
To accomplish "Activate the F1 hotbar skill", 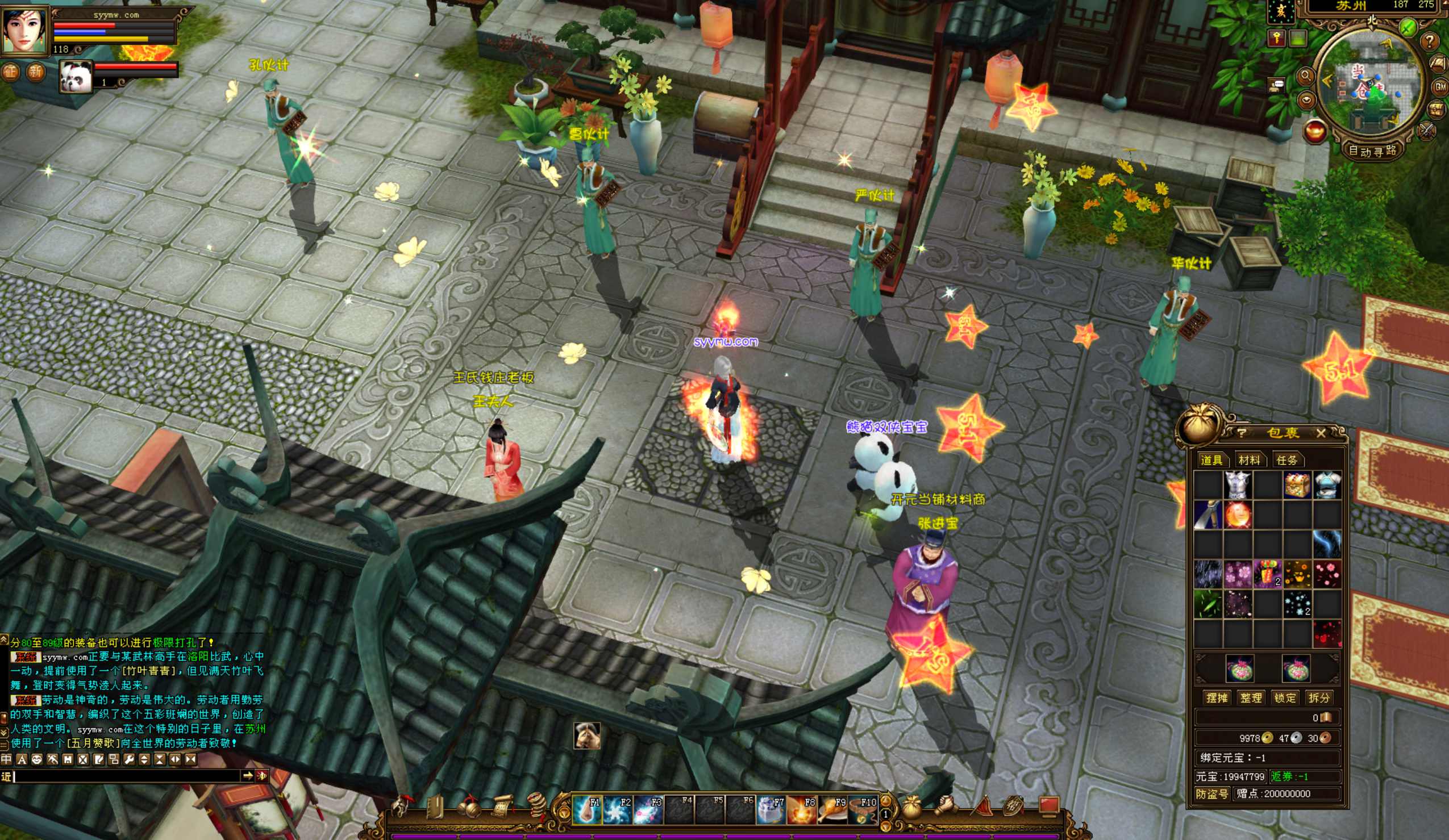I will 587,809.
